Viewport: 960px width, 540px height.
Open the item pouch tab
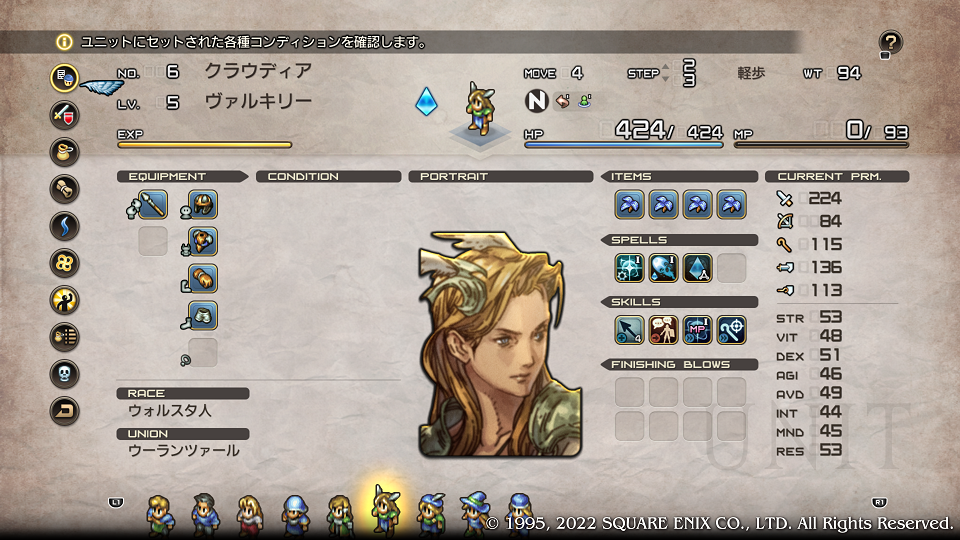65,151
